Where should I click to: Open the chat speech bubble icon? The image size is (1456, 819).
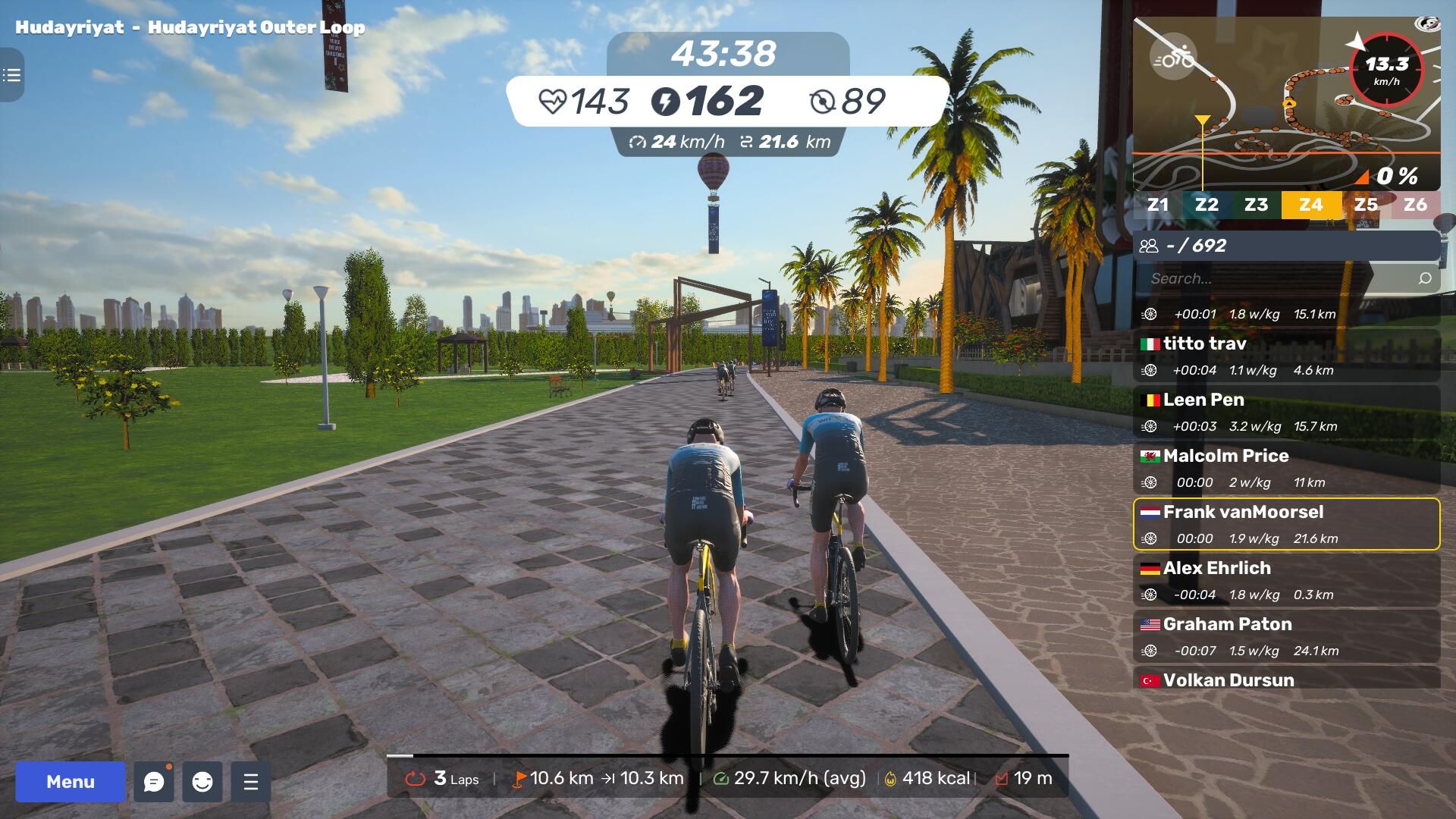click(154, 782)
